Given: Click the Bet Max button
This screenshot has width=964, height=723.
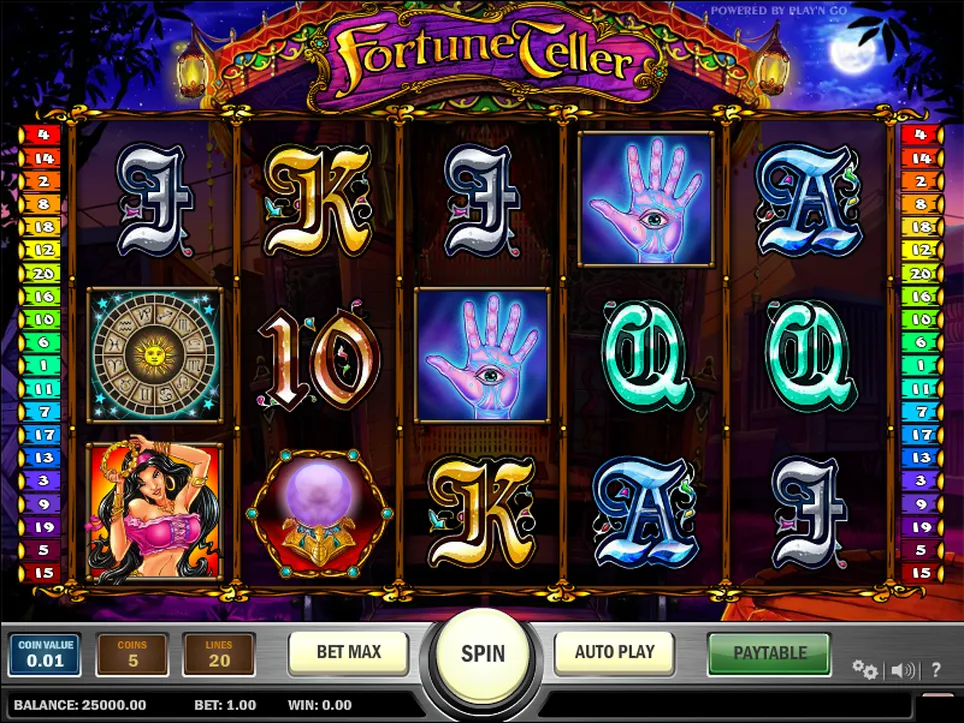Looking at the screenshot, I should [348, 653].
